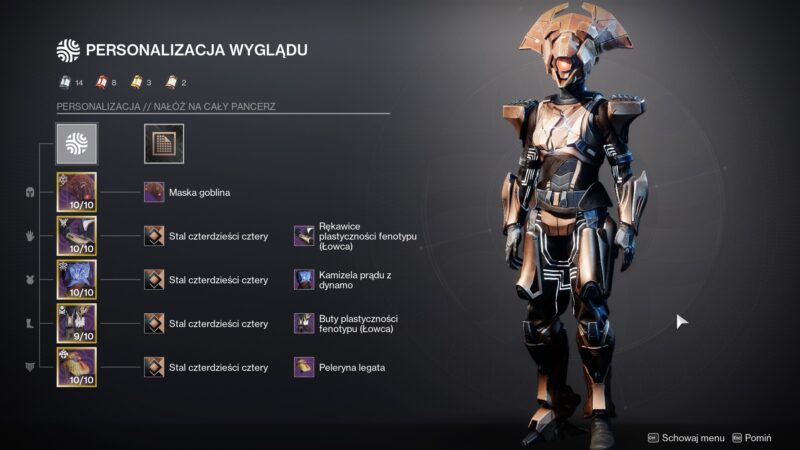Select the helmet armor slot
The width and height of the screenshot is (800, 450).
[76, 192]
